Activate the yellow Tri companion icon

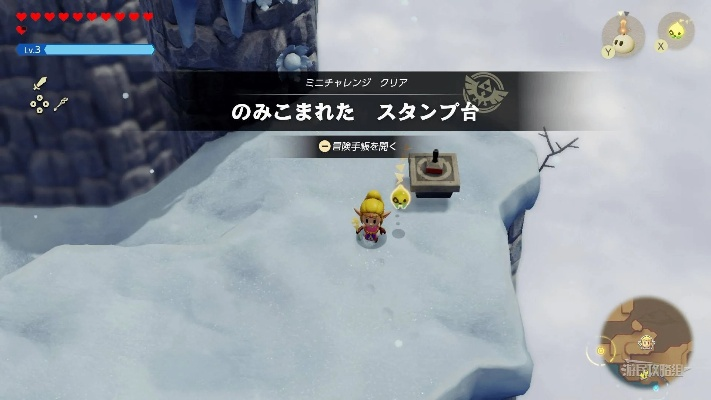pyautogui.click(x=675, y=31)
